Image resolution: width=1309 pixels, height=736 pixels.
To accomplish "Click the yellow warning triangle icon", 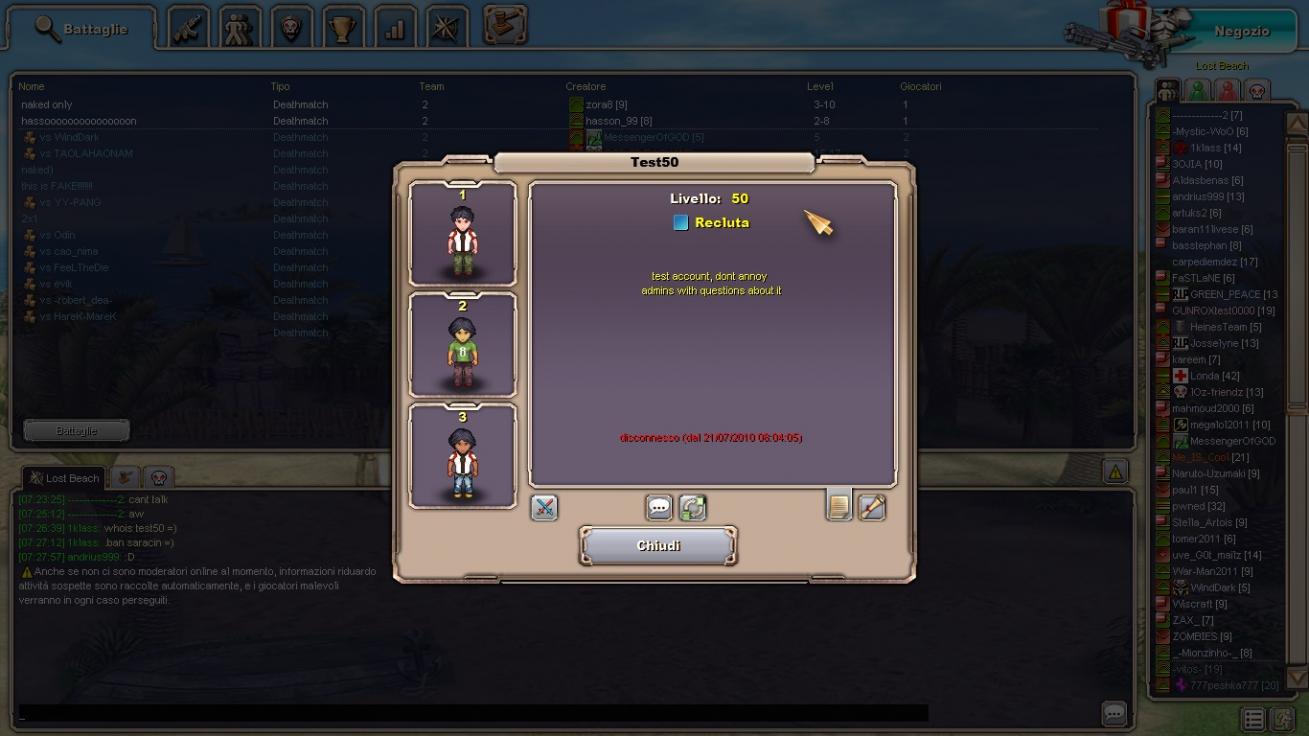I will (1115, 470).
